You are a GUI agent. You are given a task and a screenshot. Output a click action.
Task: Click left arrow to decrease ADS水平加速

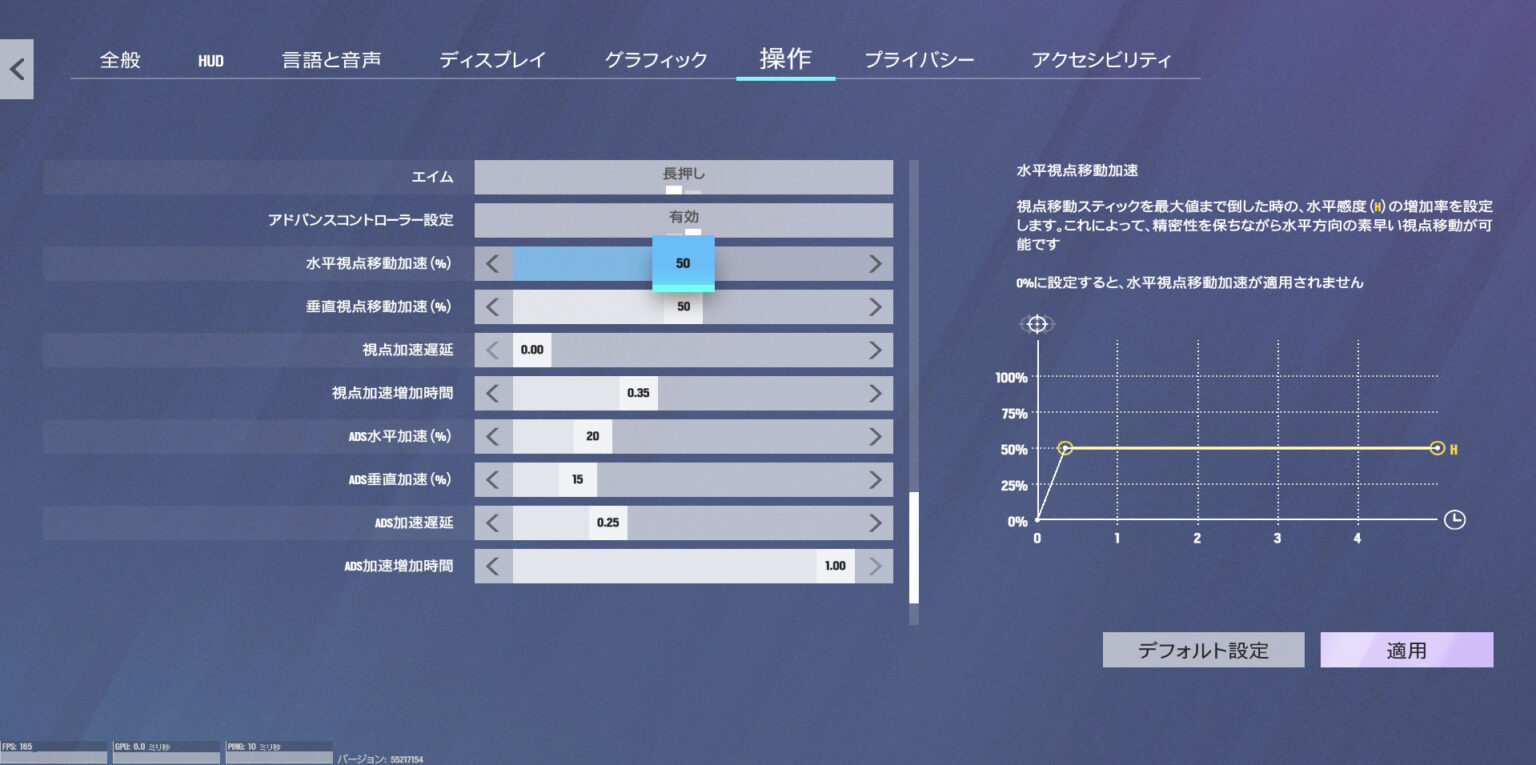[x=492, y=436]
